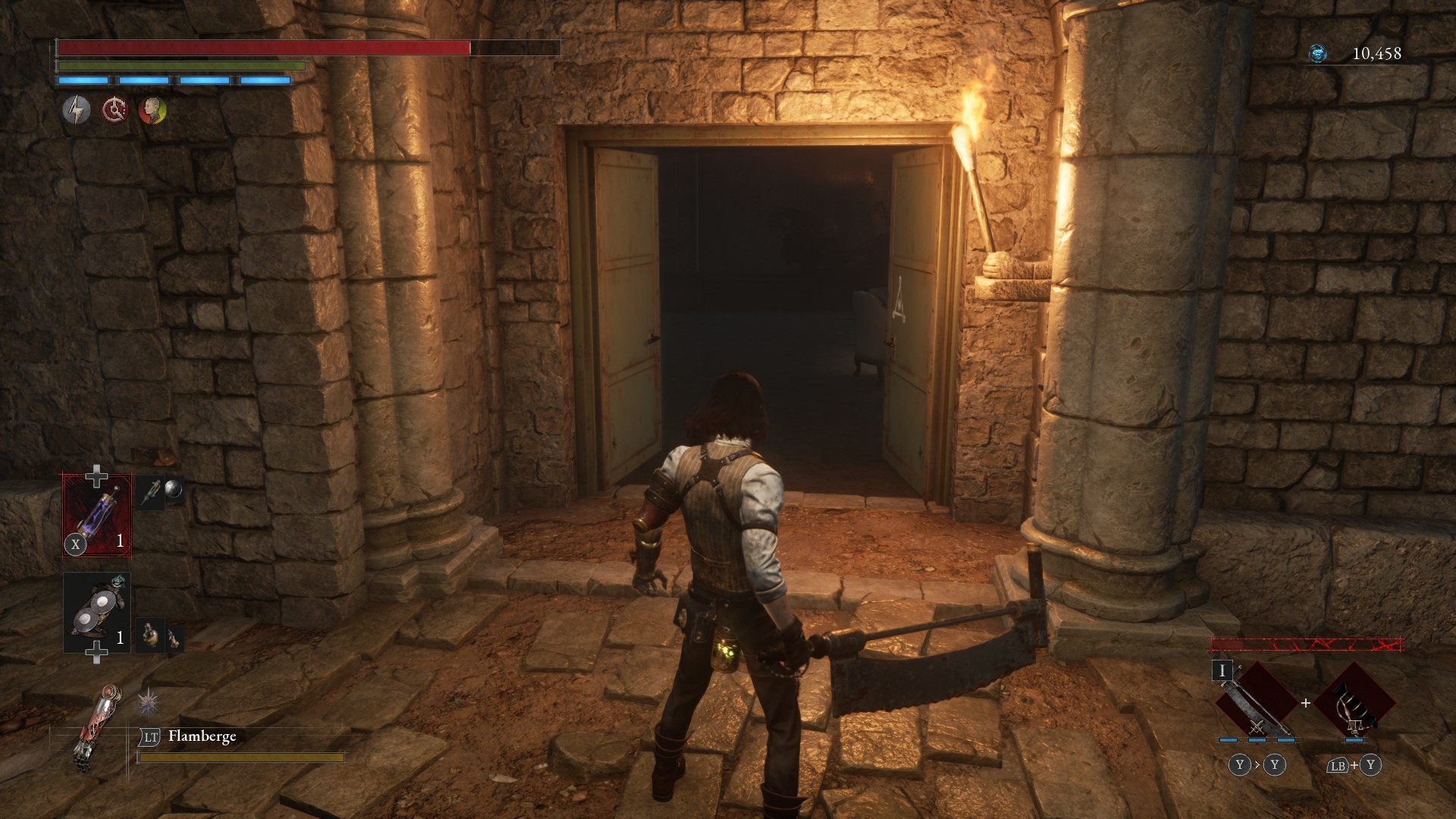Expand the lower throwable quick-swap slot
The image size is (1456, 819).
pyautogui.click(x=96, y=651)
